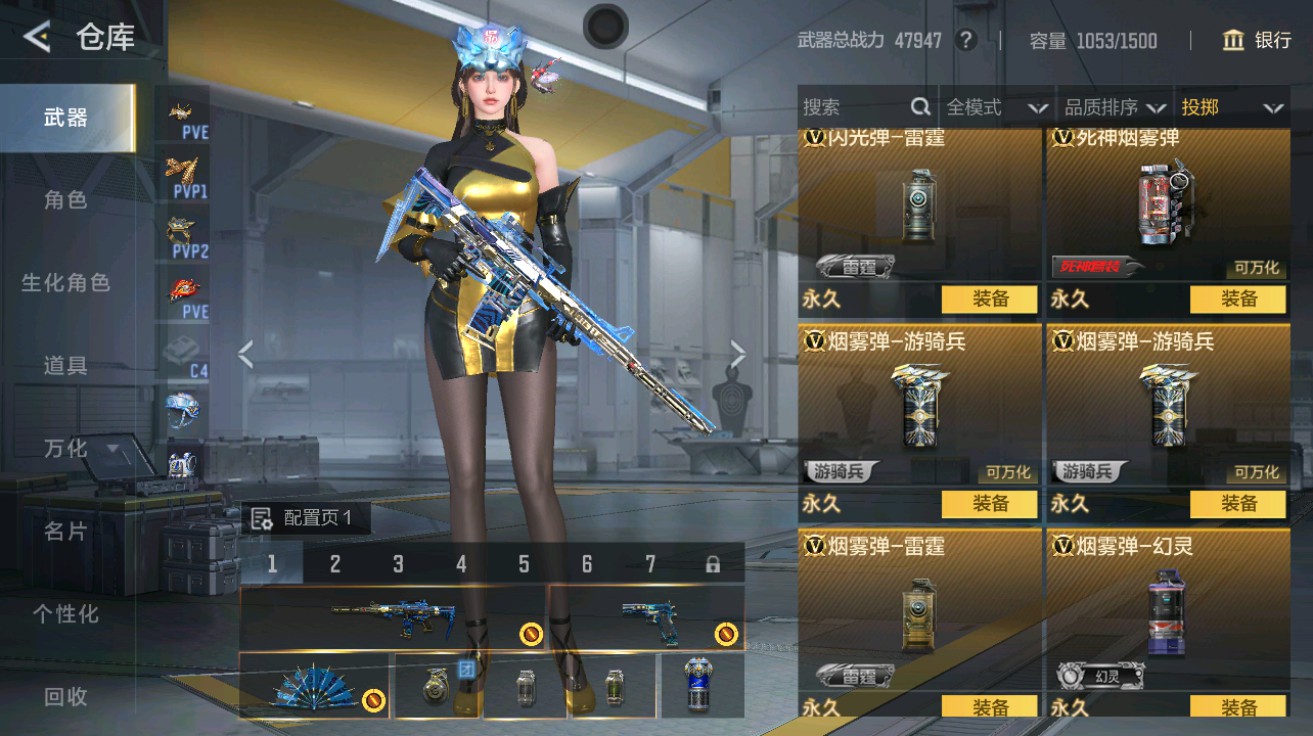This screenshot has height=736, width=1313.
Task: Equip 烟雾弹-幻灵 via 装备 button
Action: (1241, 705)
